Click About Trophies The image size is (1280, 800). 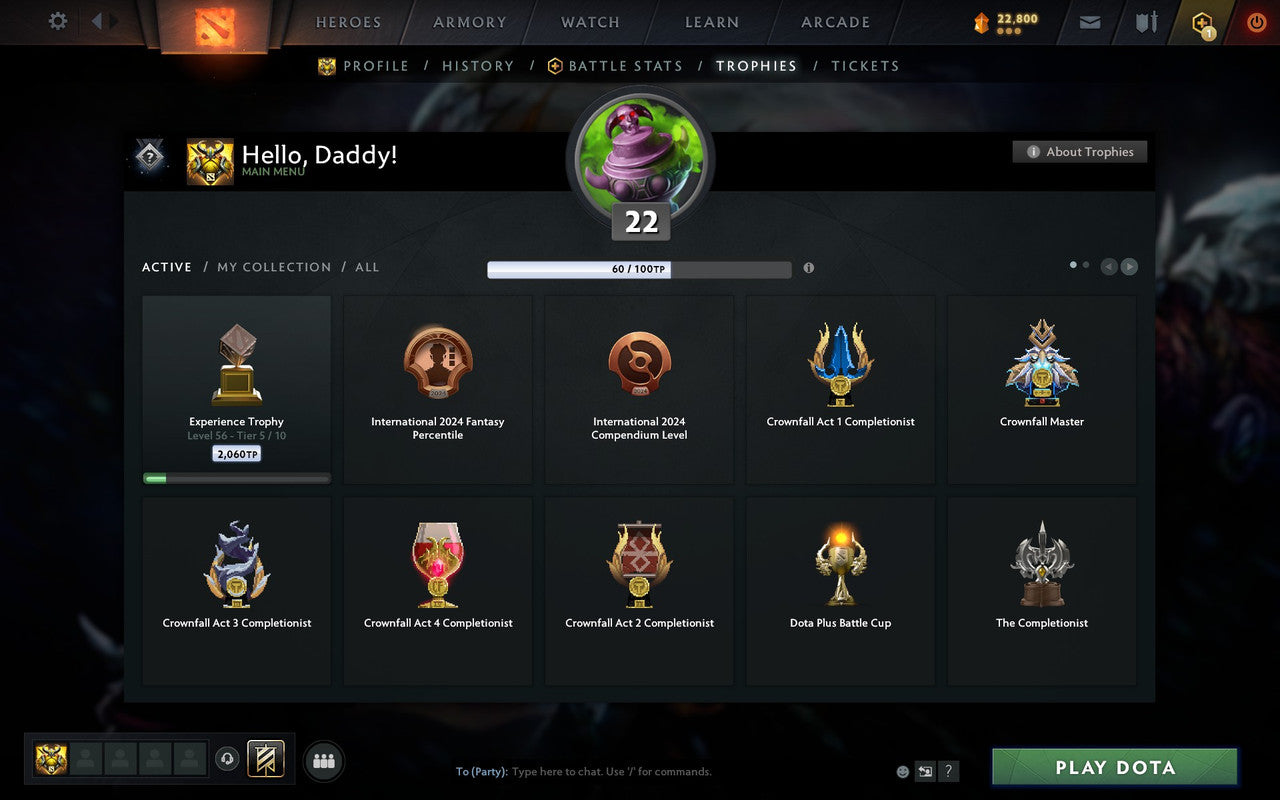tap(1080, 152)
